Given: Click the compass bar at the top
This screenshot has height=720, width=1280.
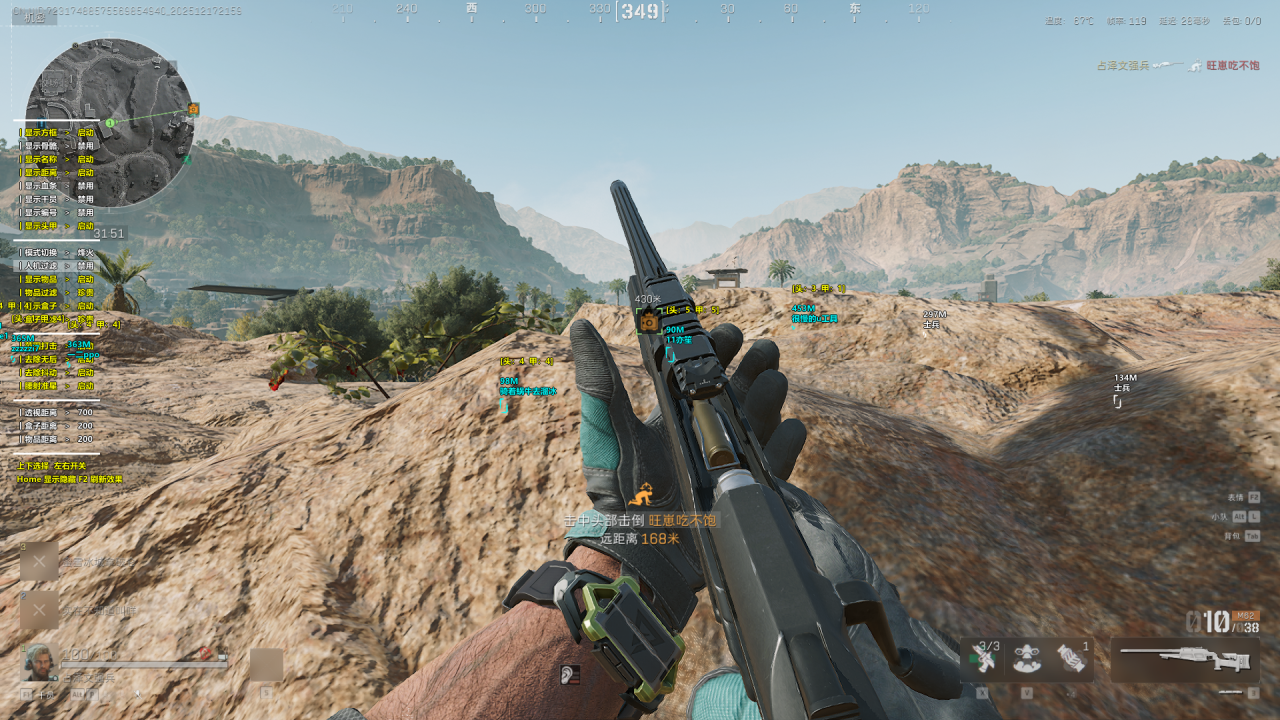Looking at the screenshot, I should [640, 11].
